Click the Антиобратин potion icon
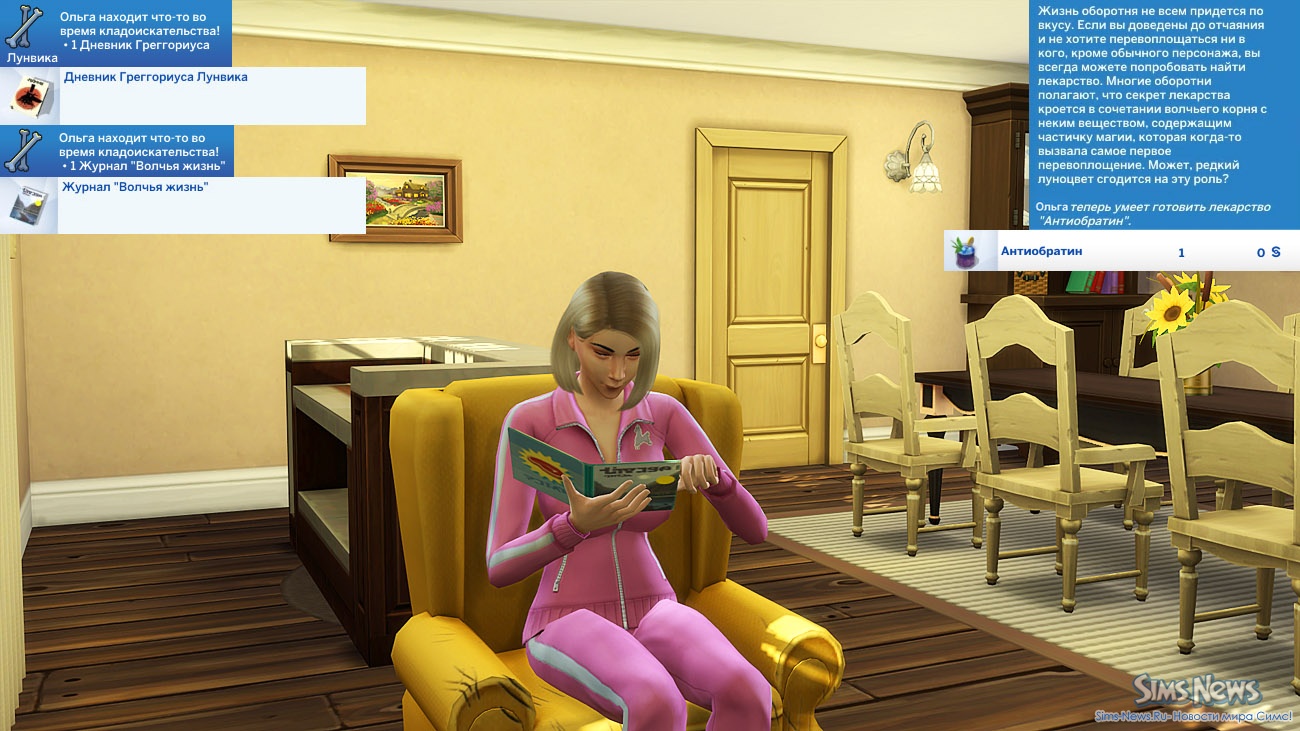Viewport: 1300px width, 731px height. (968, 251)
